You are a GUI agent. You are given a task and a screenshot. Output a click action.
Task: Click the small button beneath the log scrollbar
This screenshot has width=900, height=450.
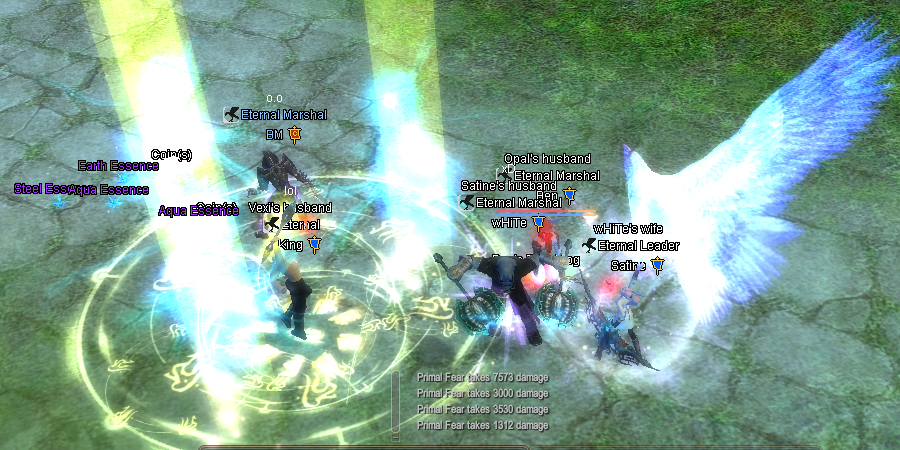395,436
